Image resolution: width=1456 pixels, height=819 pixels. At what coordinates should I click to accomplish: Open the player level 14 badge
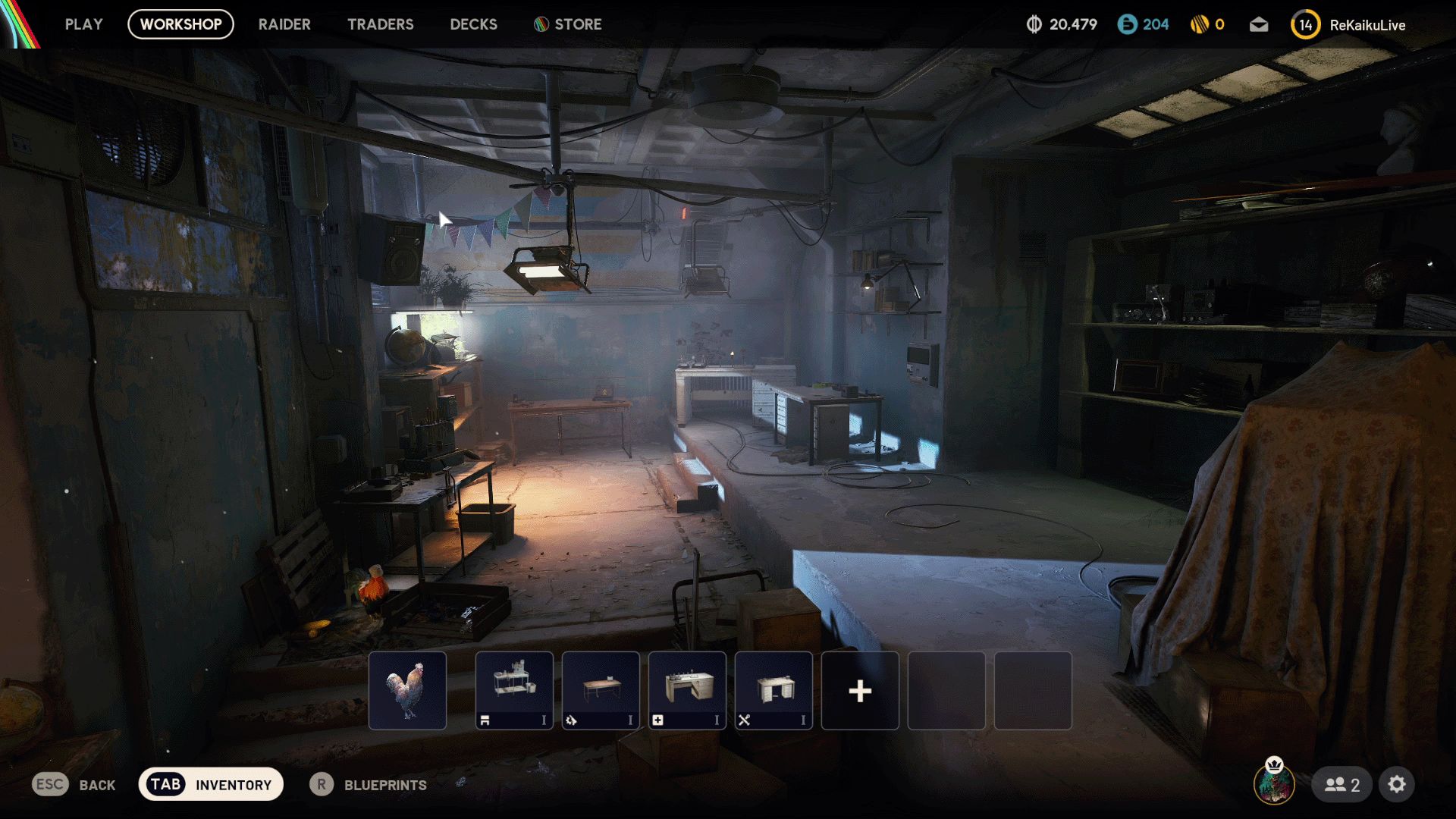click(x=1305, y=24)
